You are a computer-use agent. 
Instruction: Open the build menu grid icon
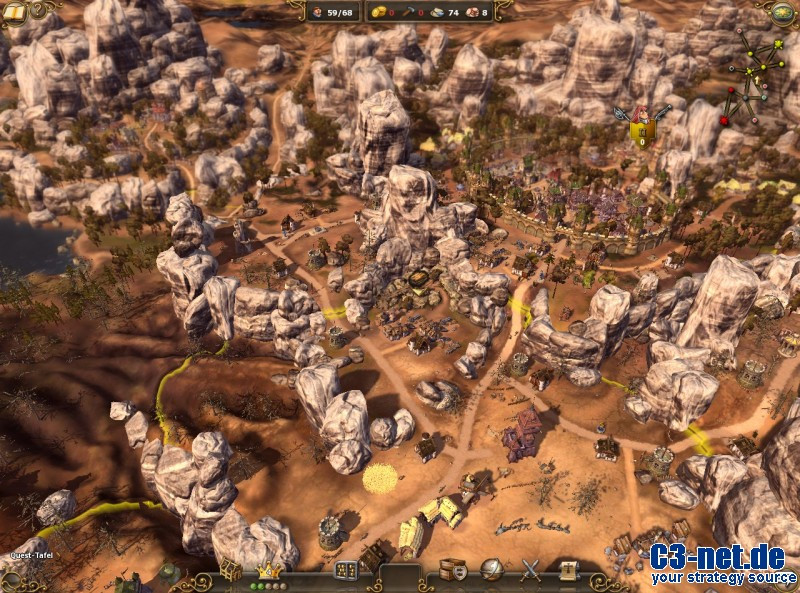click(346, 571)
